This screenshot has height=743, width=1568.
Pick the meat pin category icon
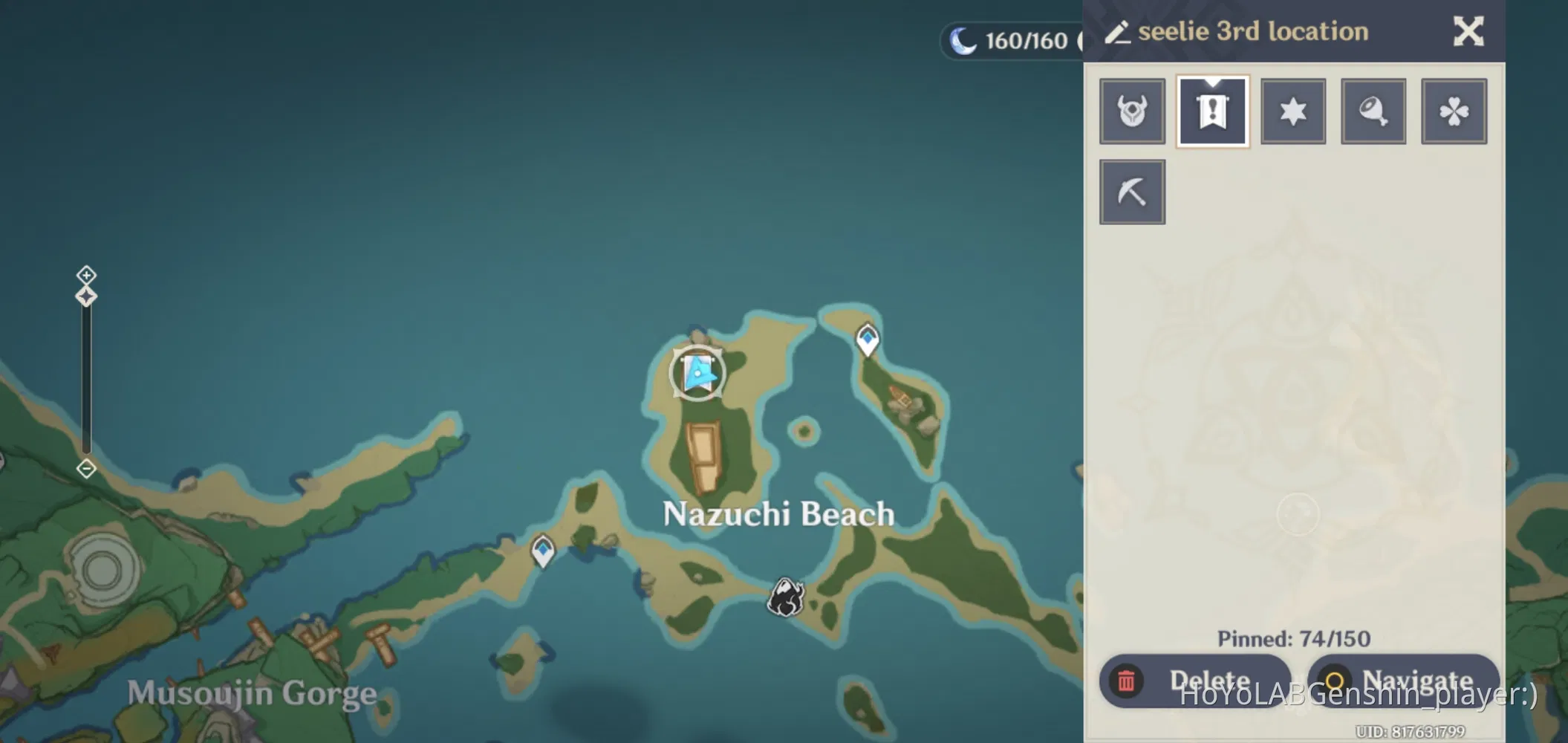point(1373,111)
